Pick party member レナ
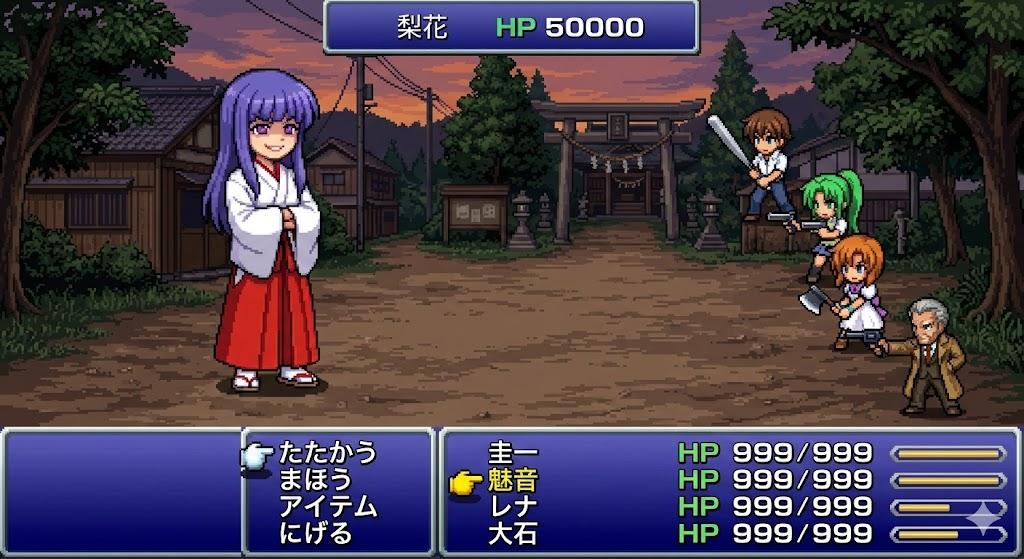 tap(513, 507)
